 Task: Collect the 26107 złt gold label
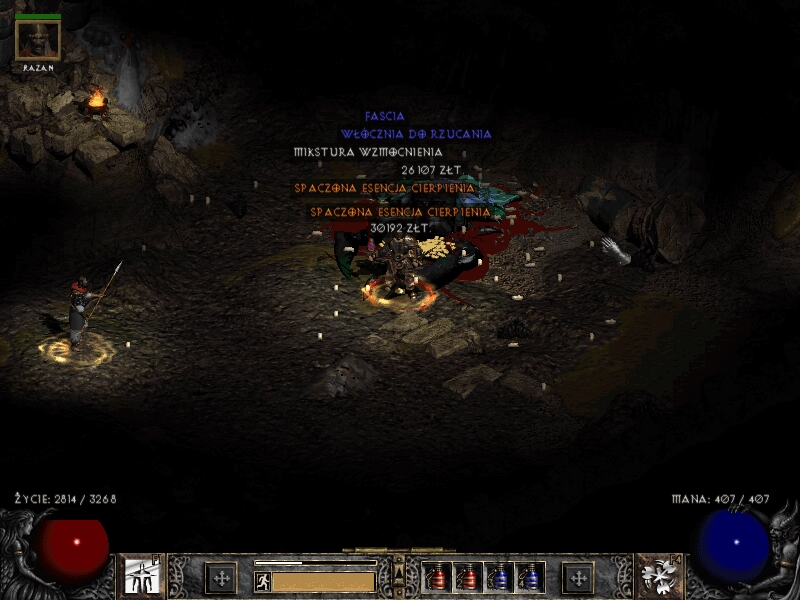click(x=431, y=170)
